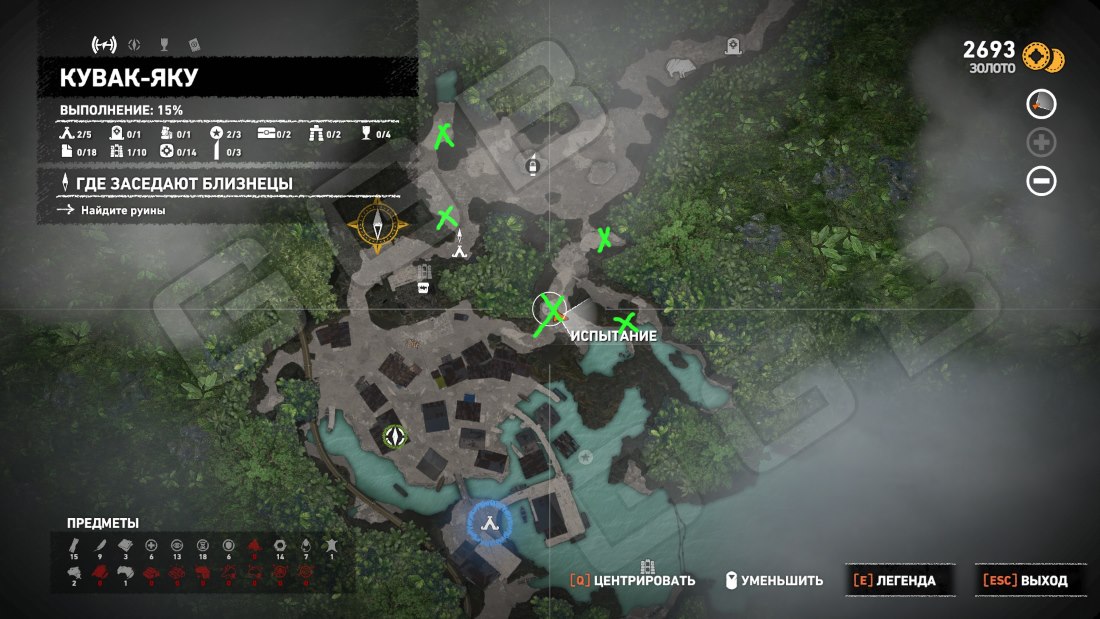Choose the merchant marker below the camp
Image resolution: width=1100 pixels, height=619 pixels.
click(x=423, y=287)
